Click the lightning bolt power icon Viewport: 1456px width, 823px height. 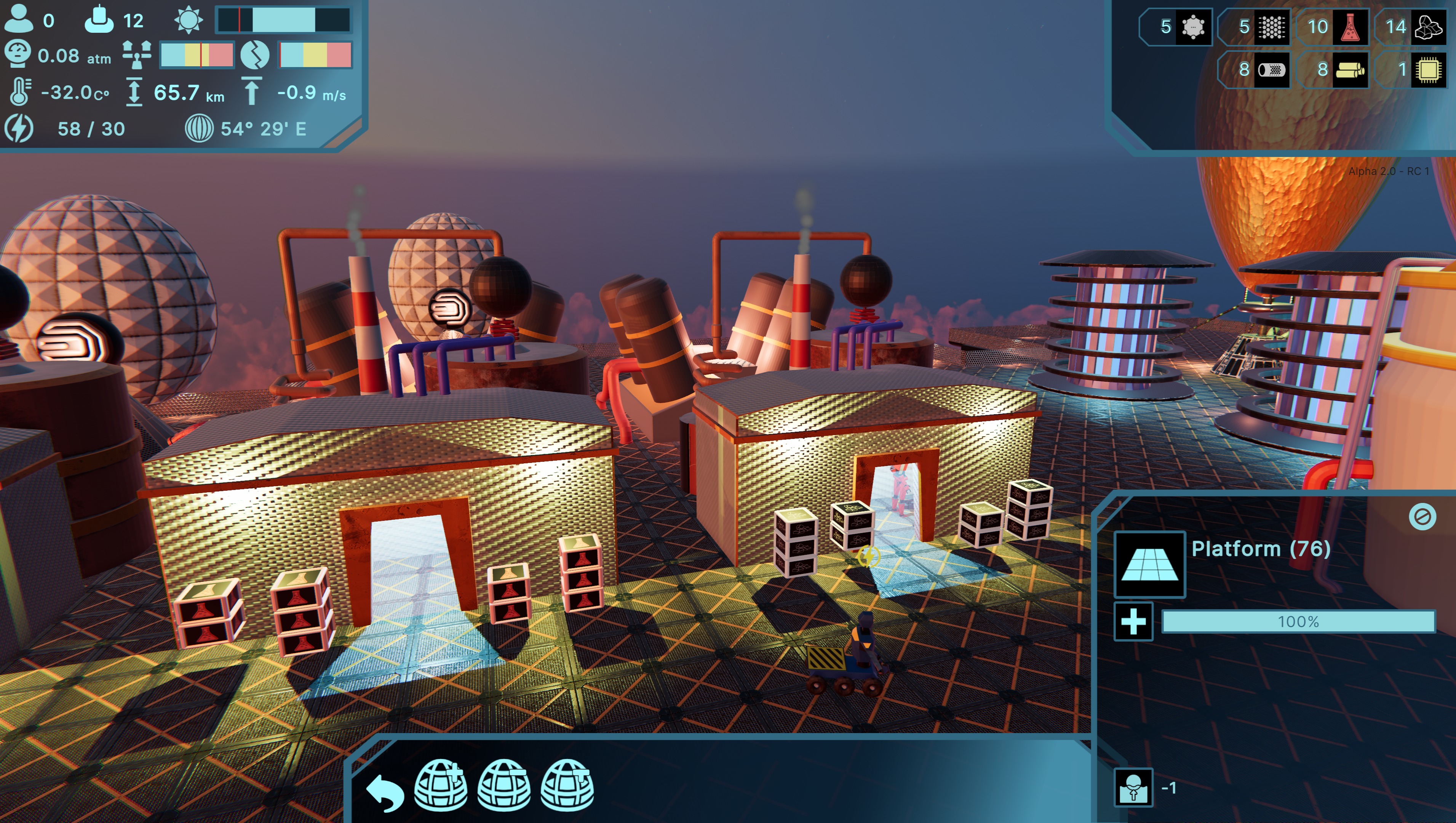pyautogui.click(x=19, y=128)
